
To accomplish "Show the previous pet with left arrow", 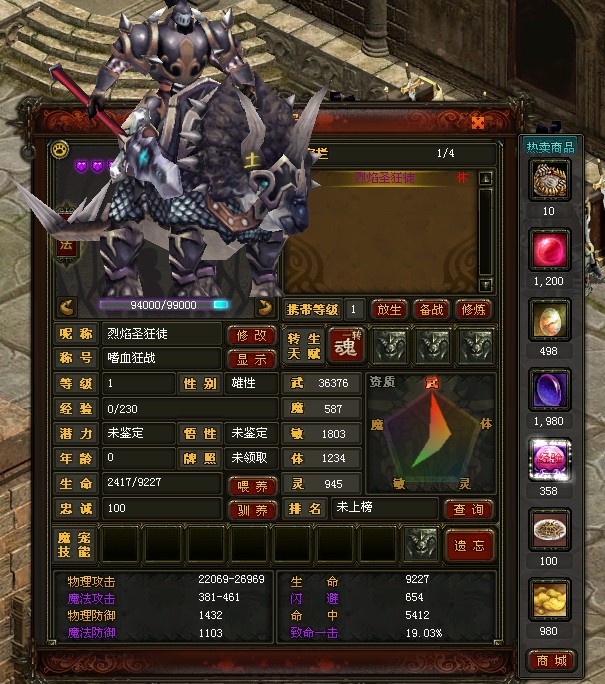I will pos(68,306).
